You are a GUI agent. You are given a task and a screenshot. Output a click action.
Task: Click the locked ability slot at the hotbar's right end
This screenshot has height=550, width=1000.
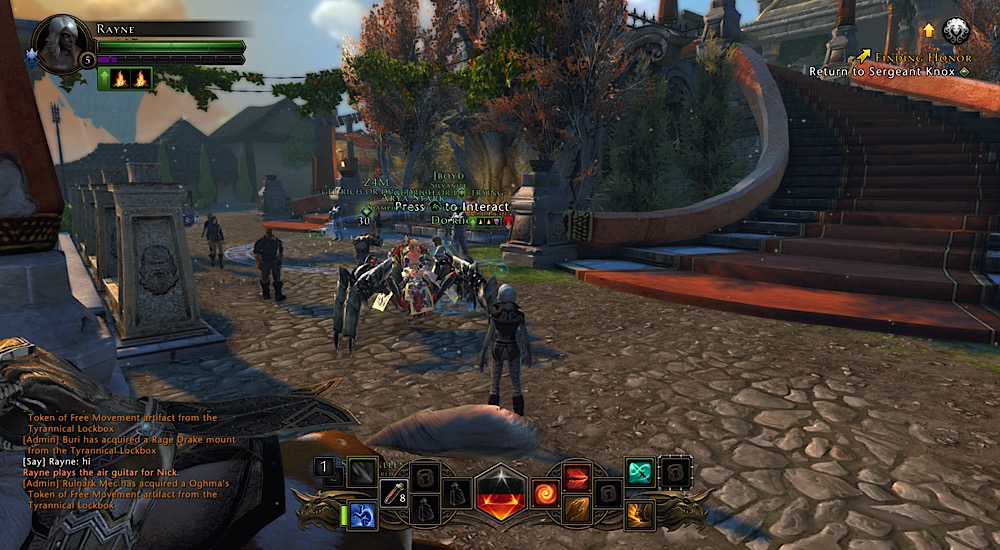[675, 471]
